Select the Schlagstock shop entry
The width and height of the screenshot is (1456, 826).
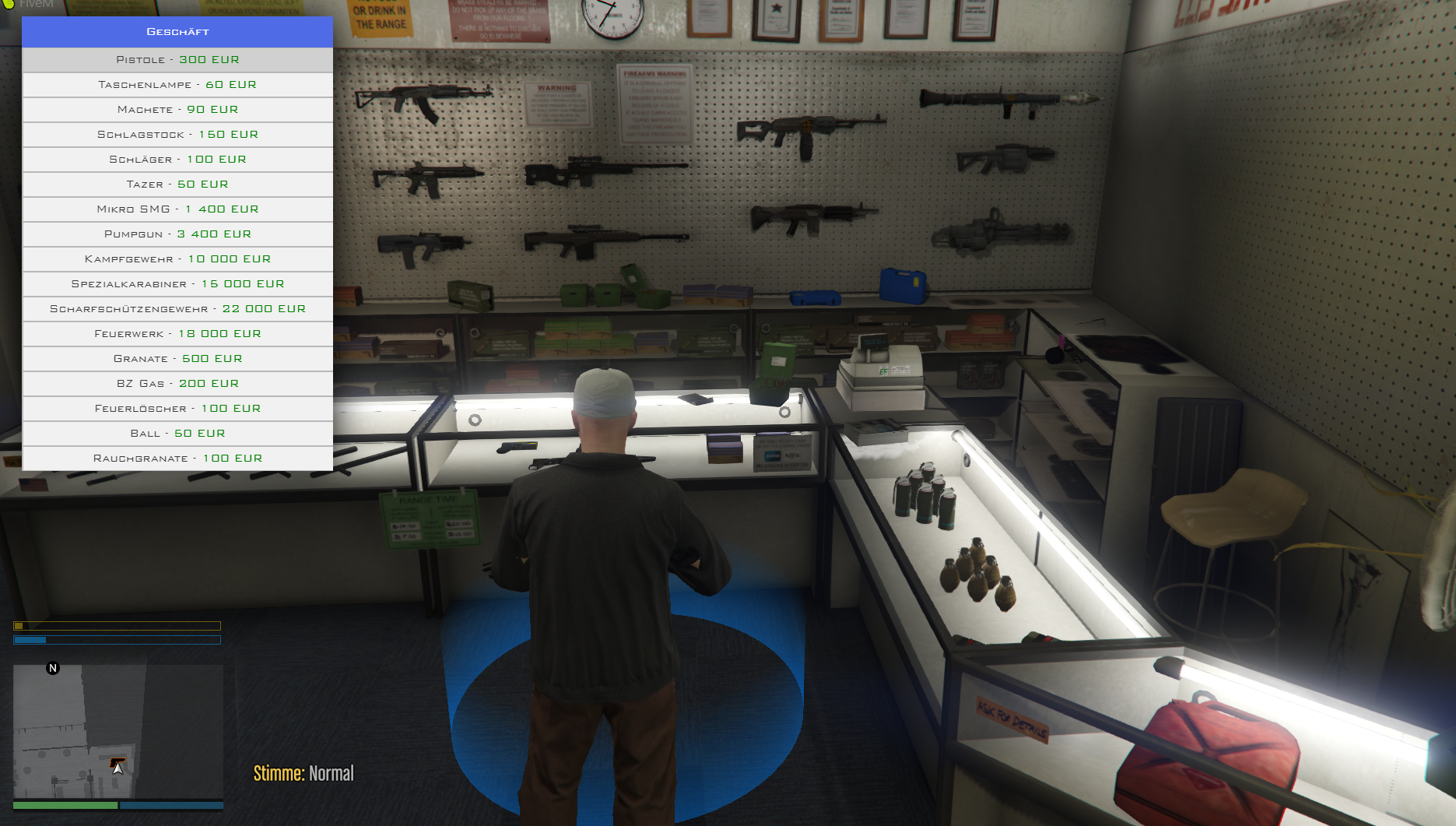click(x=177, y=135)
